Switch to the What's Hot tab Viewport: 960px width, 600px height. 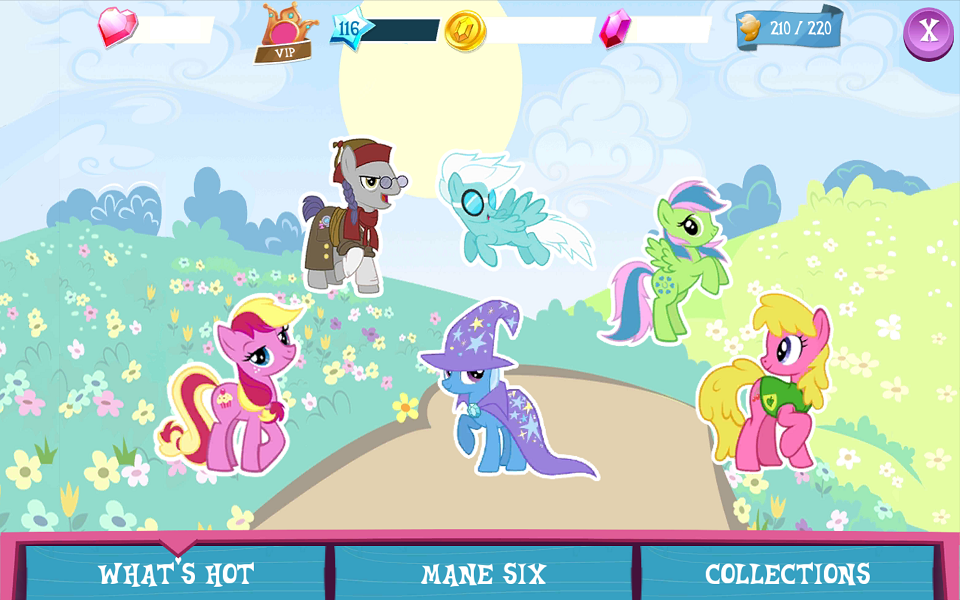point(176,574)
